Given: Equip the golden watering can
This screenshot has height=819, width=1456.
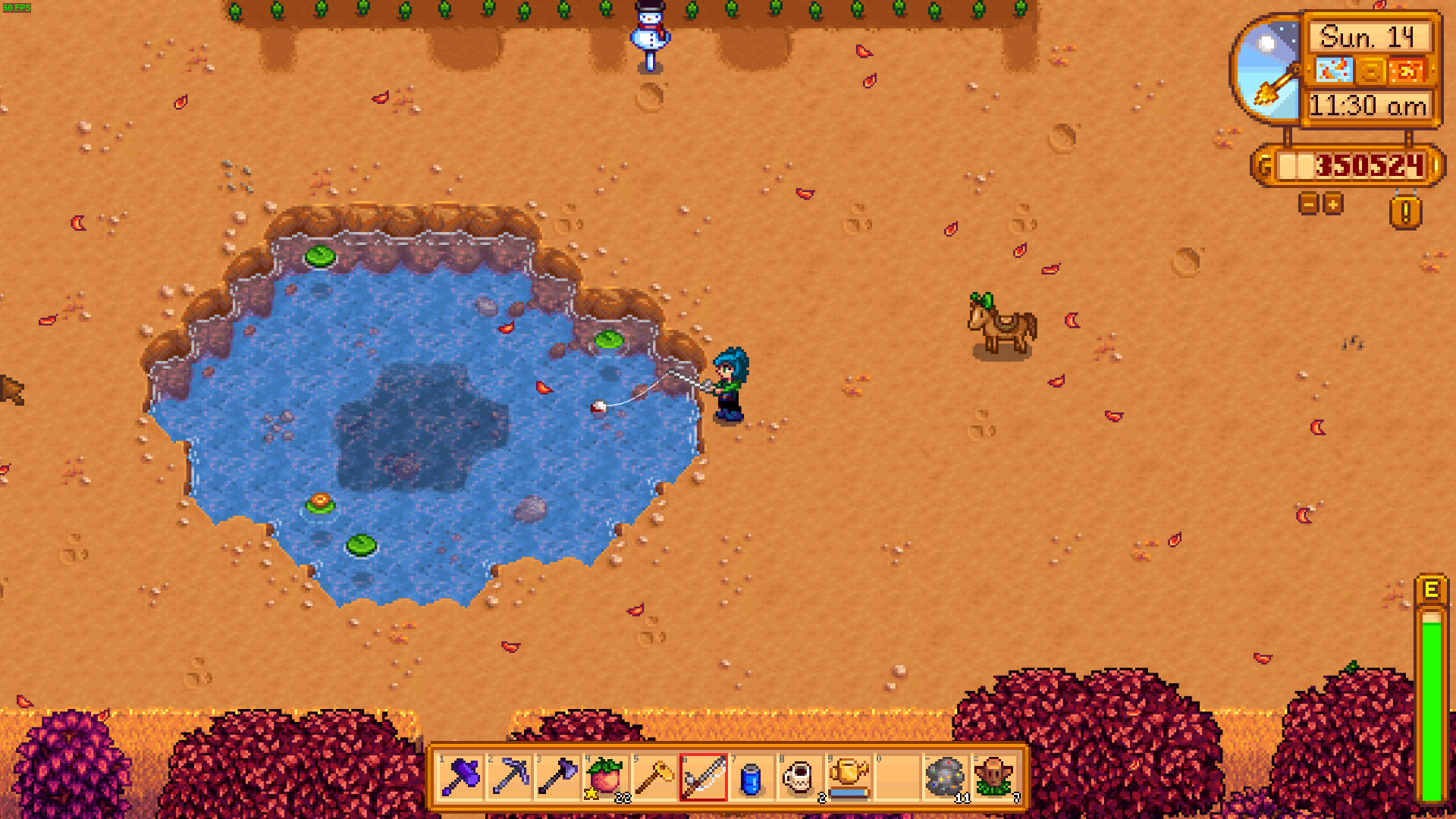Looking at the screenshot, I should [848, 777].
